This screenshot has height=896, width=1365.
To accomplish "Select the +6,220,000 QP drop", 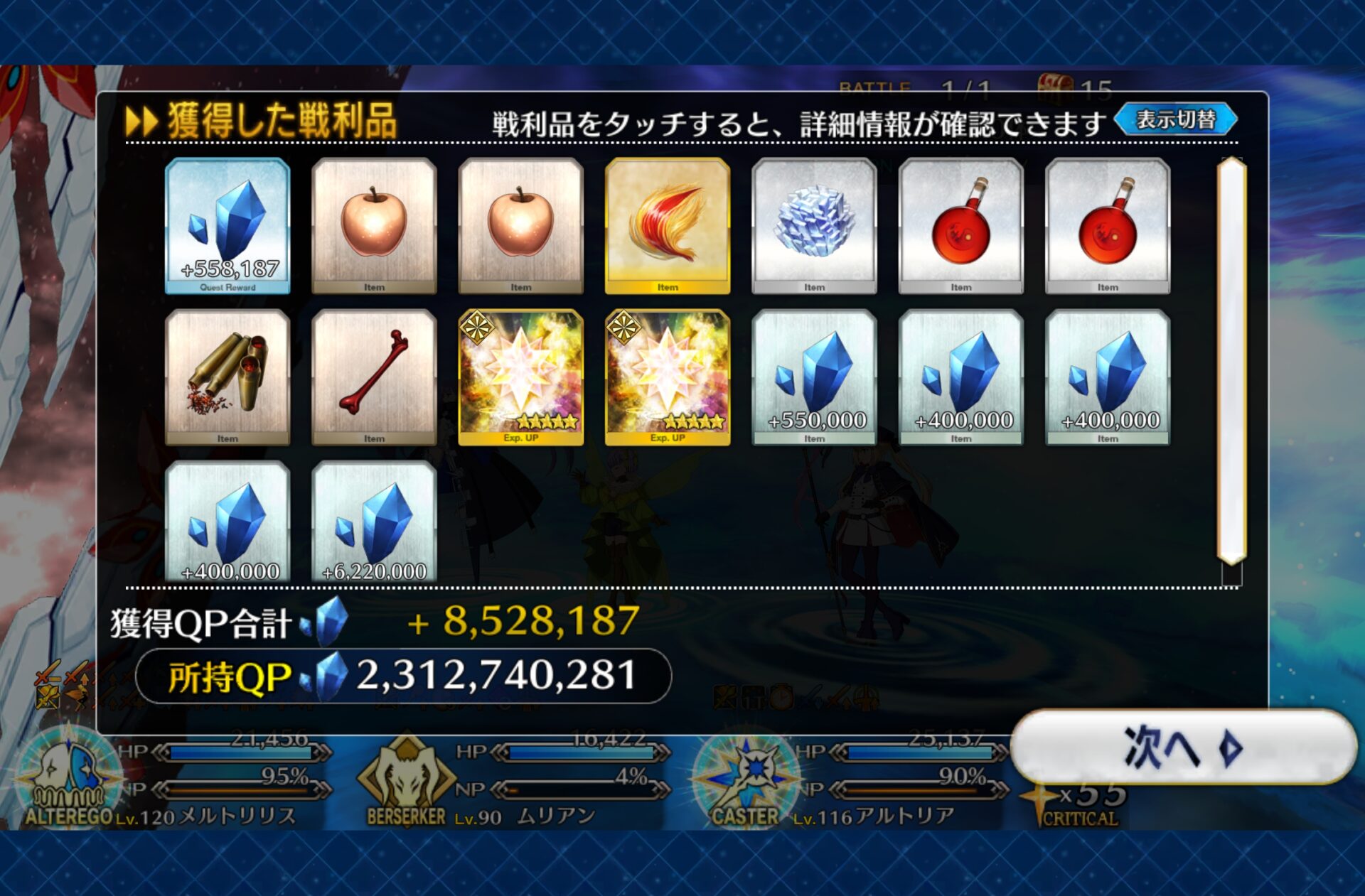I will [374, 522].
